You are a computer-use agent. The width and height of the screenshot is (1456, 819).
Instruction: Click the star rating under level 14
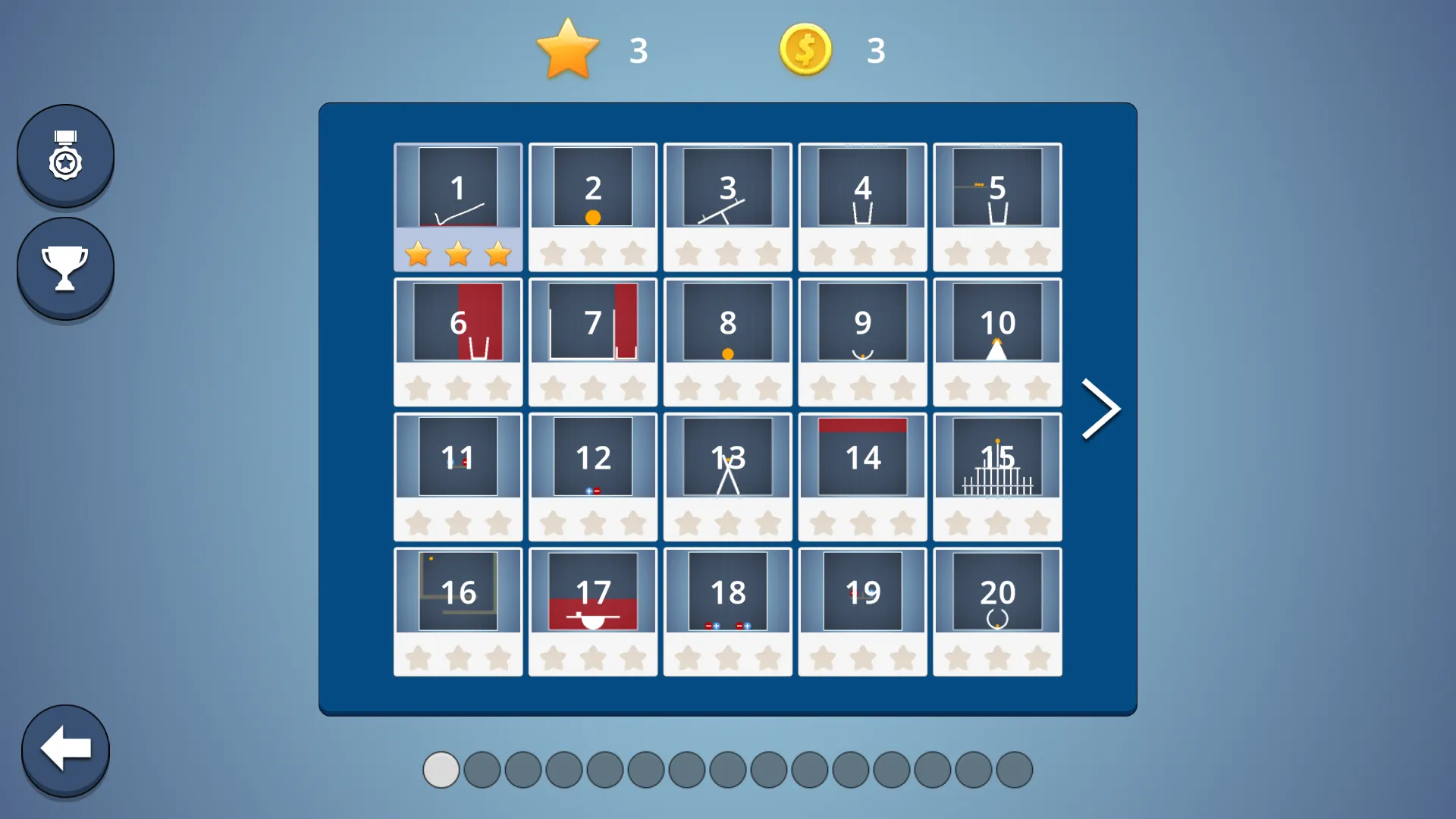coord(862,523)
